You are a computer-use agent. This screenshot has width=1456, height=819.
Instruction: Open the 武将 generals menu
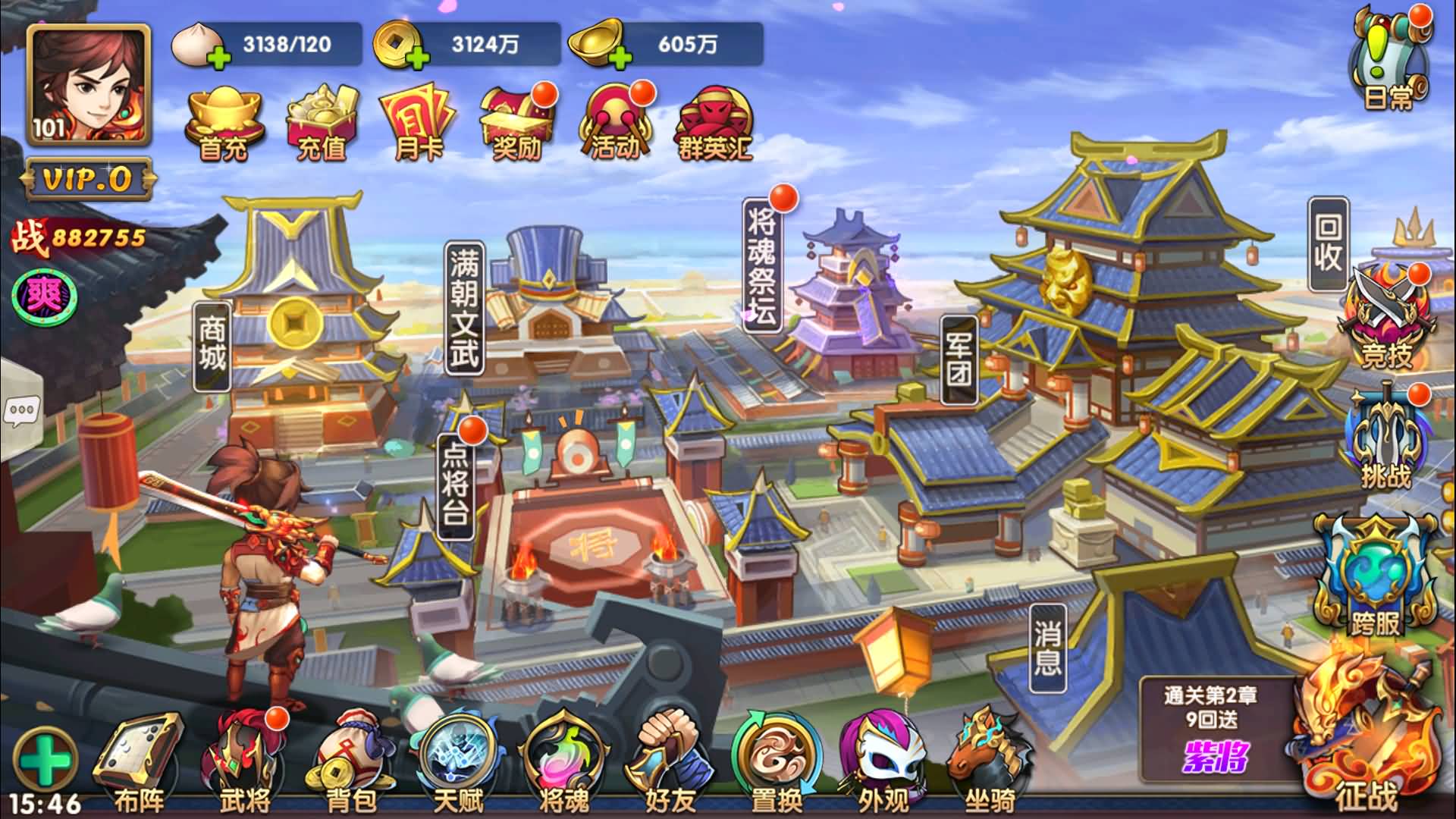(244, 762)
